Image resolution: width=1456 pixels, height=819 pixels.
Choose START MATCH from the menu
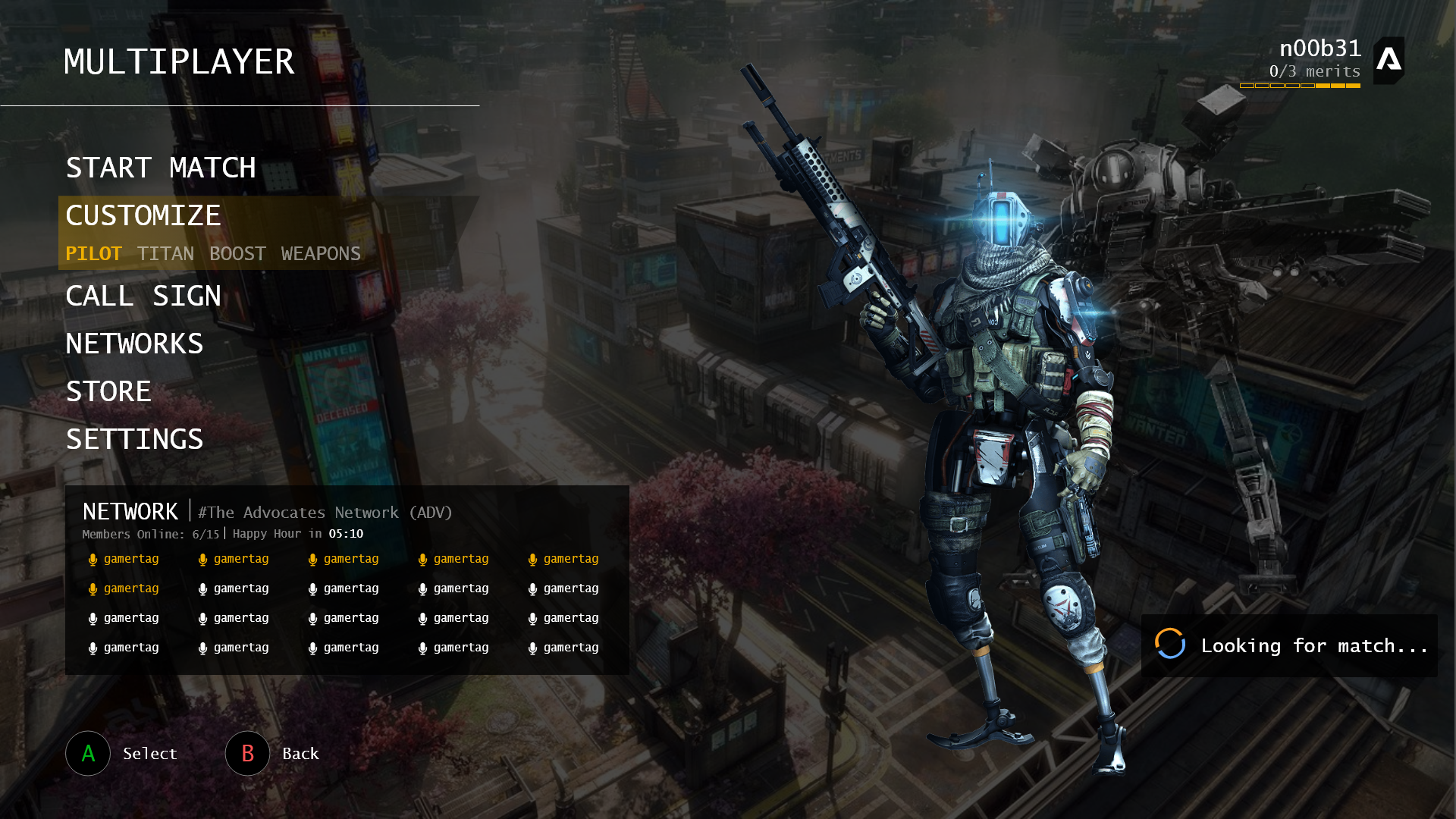161,168
